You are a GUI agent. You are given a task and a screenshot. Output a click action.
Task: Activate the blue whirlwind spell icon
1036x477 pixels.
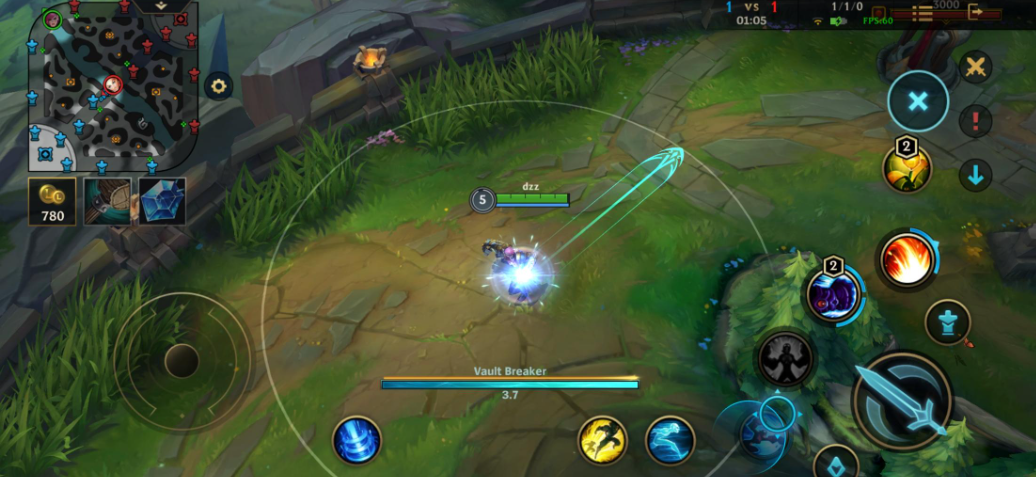tap(356, 441)
